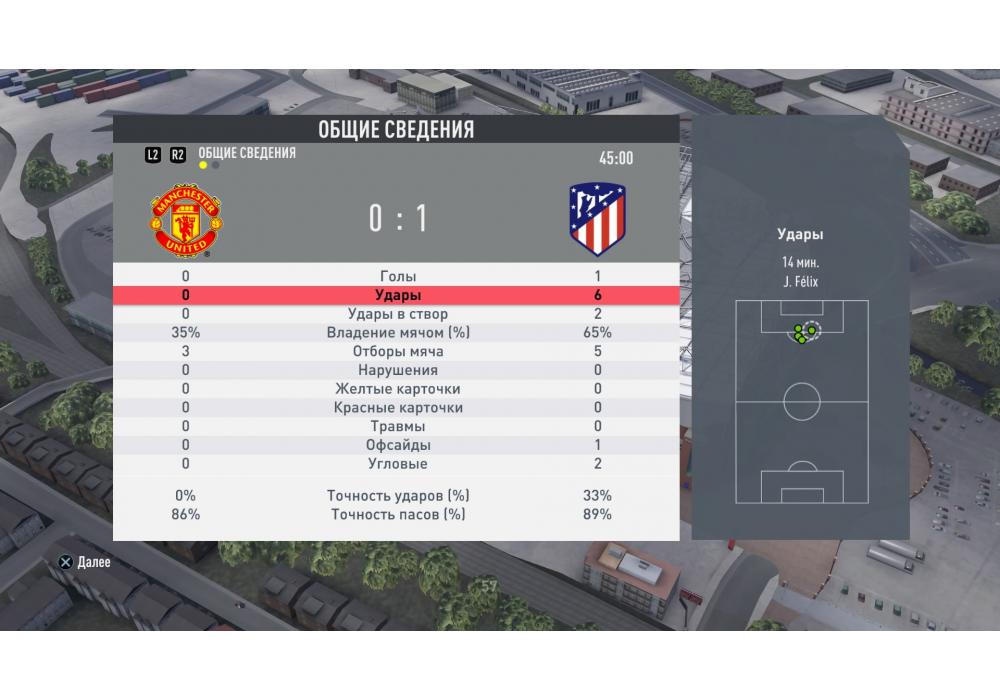Select the Владение мячом (%) row

coord(397,332)
